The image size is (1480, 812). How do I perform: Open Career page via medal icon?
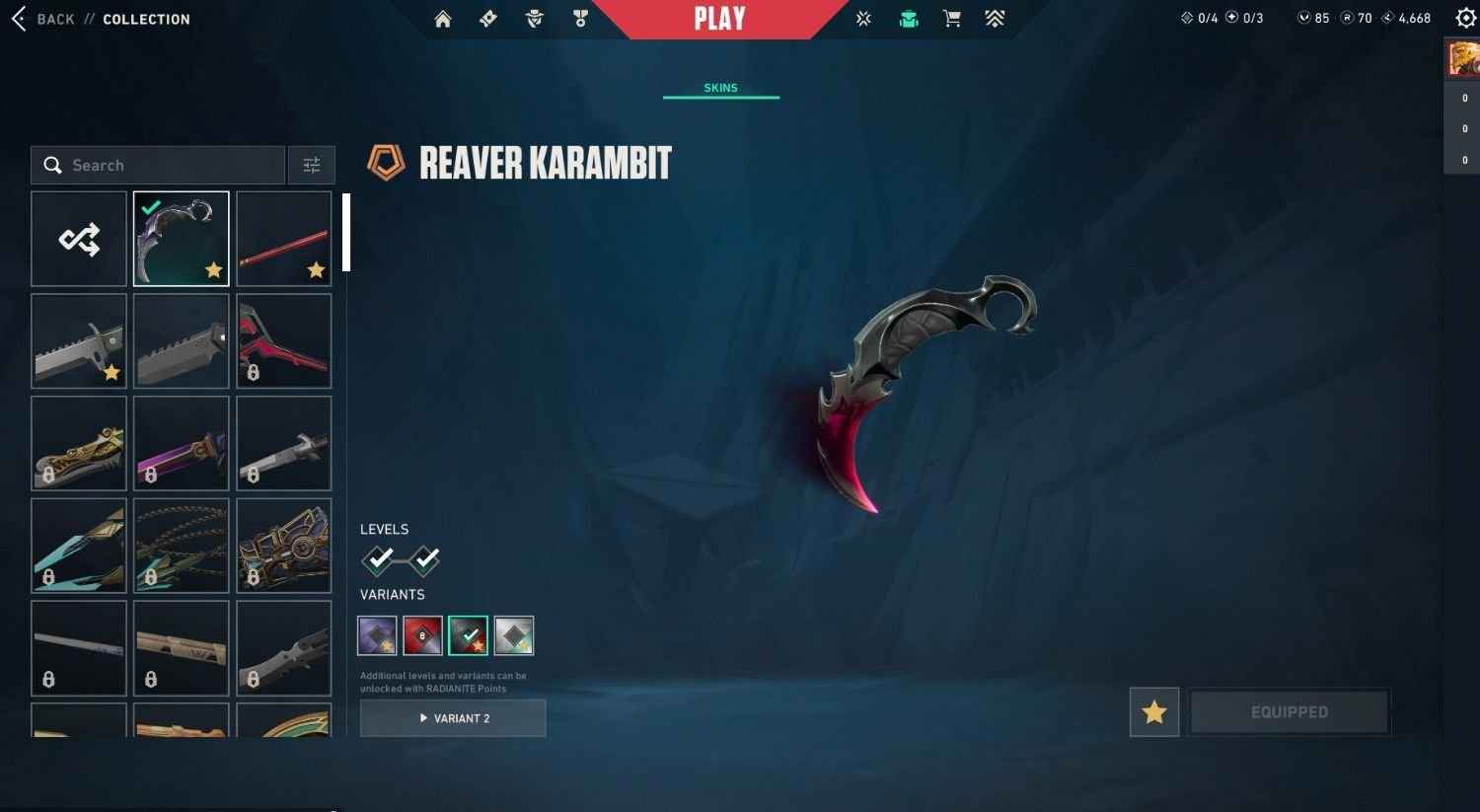580,18
